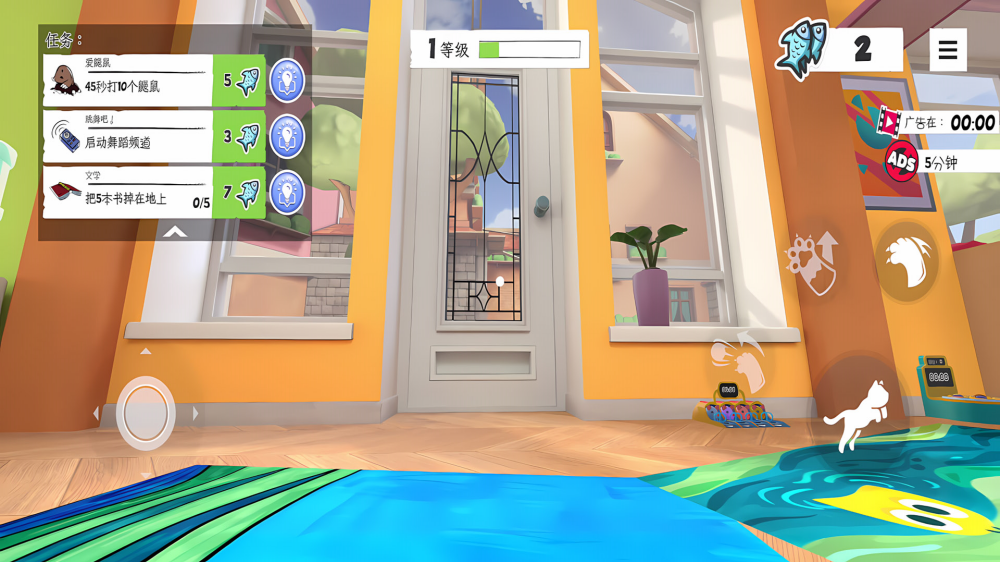Image resolution: width=1000 pixels, height=562 pixels.
Task: Show hint for the dance channel task
Action: coord(287,136)
